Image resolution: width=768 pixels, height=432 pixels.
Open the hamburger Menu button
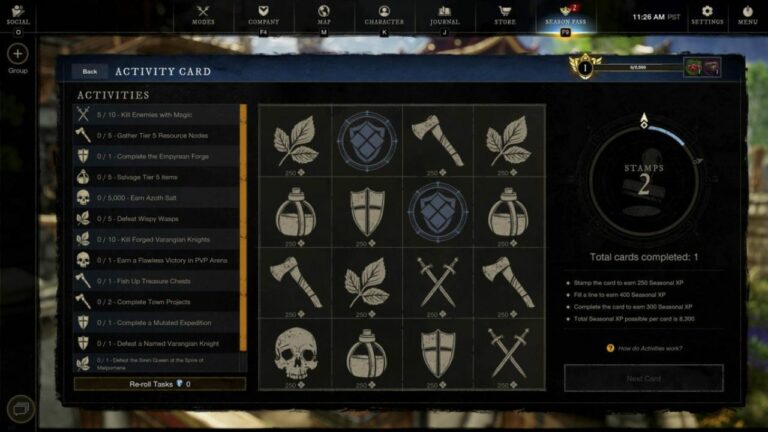click(747, 15)
